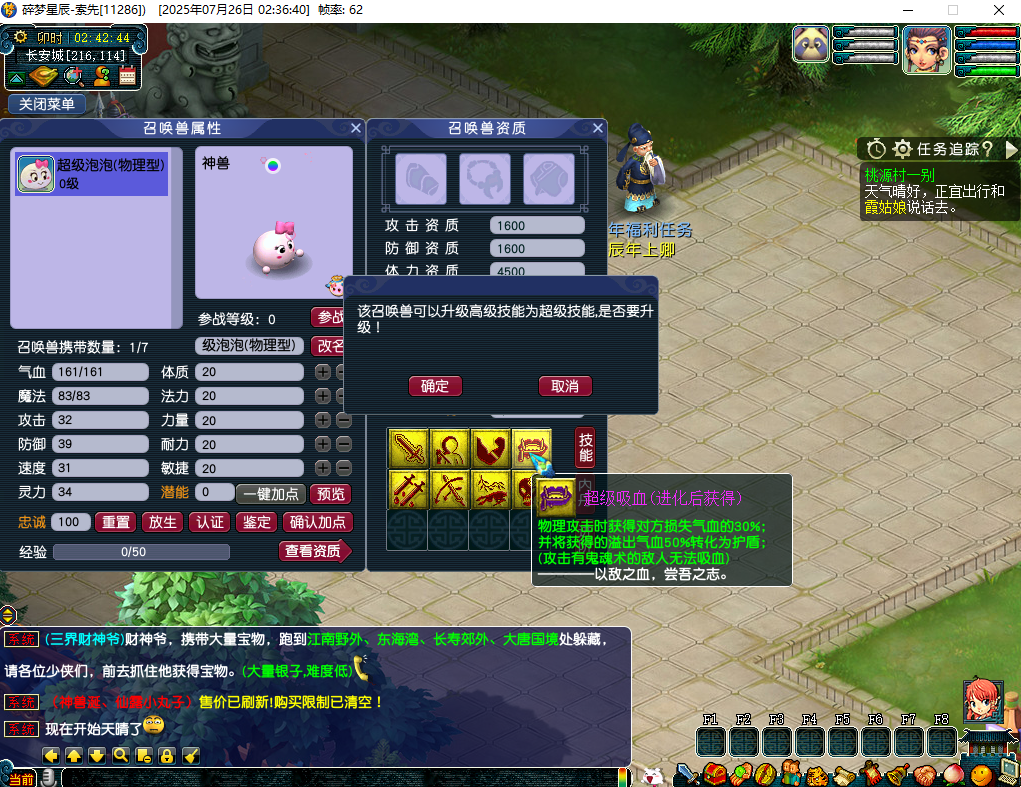Select the sword skill icon

[407, 448]
